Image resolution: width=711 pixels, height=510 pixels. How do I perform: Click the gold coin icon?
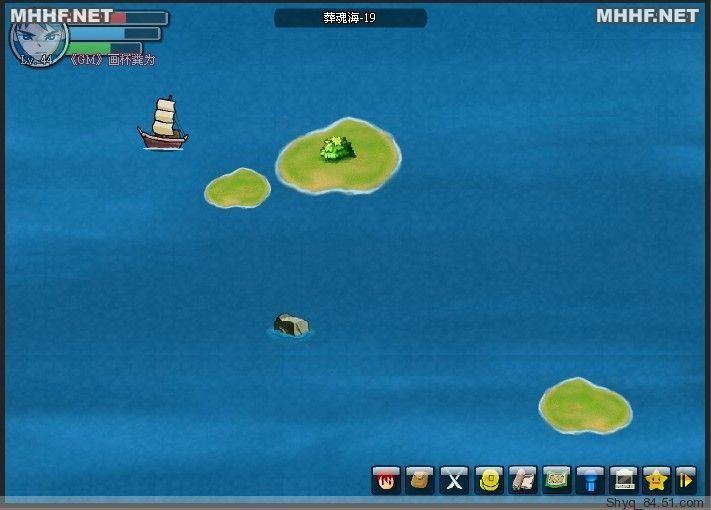point(489,480)
